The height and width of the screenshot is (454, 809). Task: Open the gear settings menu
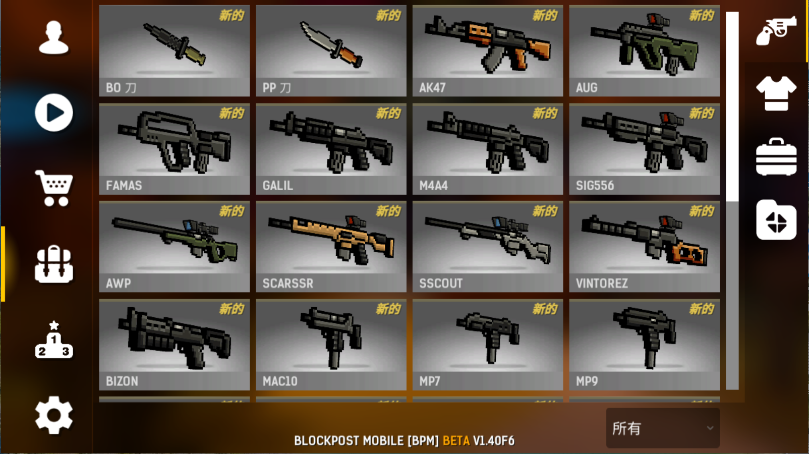tap(53, 415)
